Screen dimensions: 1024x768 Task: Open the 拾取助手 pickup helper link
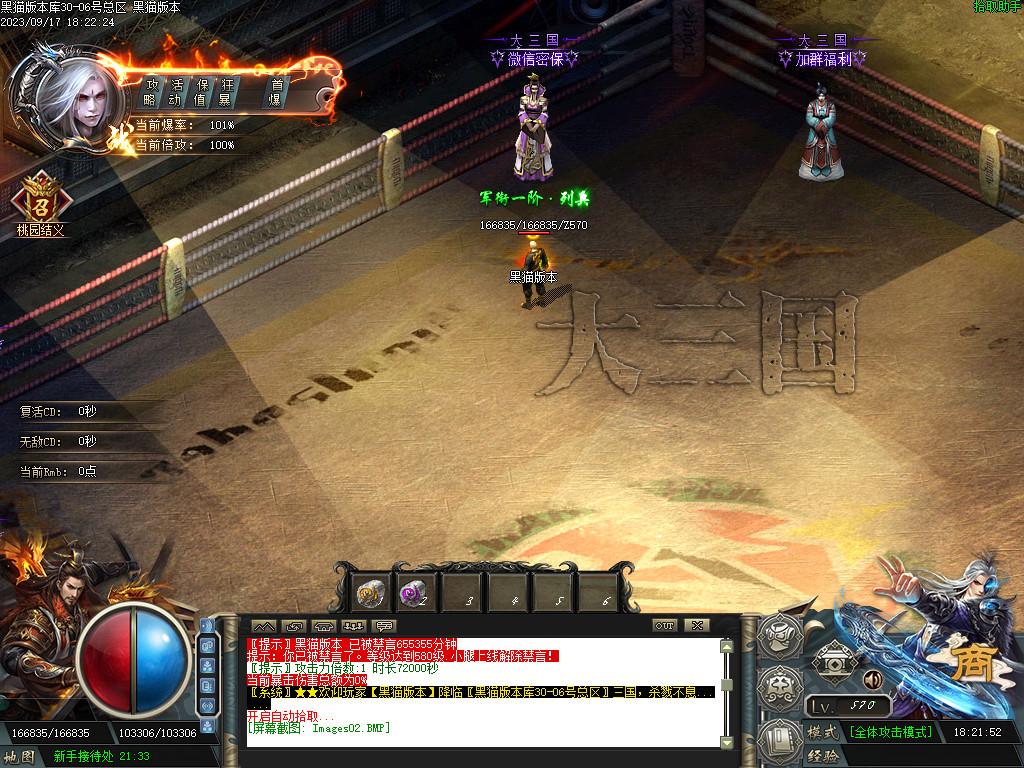click(x=997, y=7)
